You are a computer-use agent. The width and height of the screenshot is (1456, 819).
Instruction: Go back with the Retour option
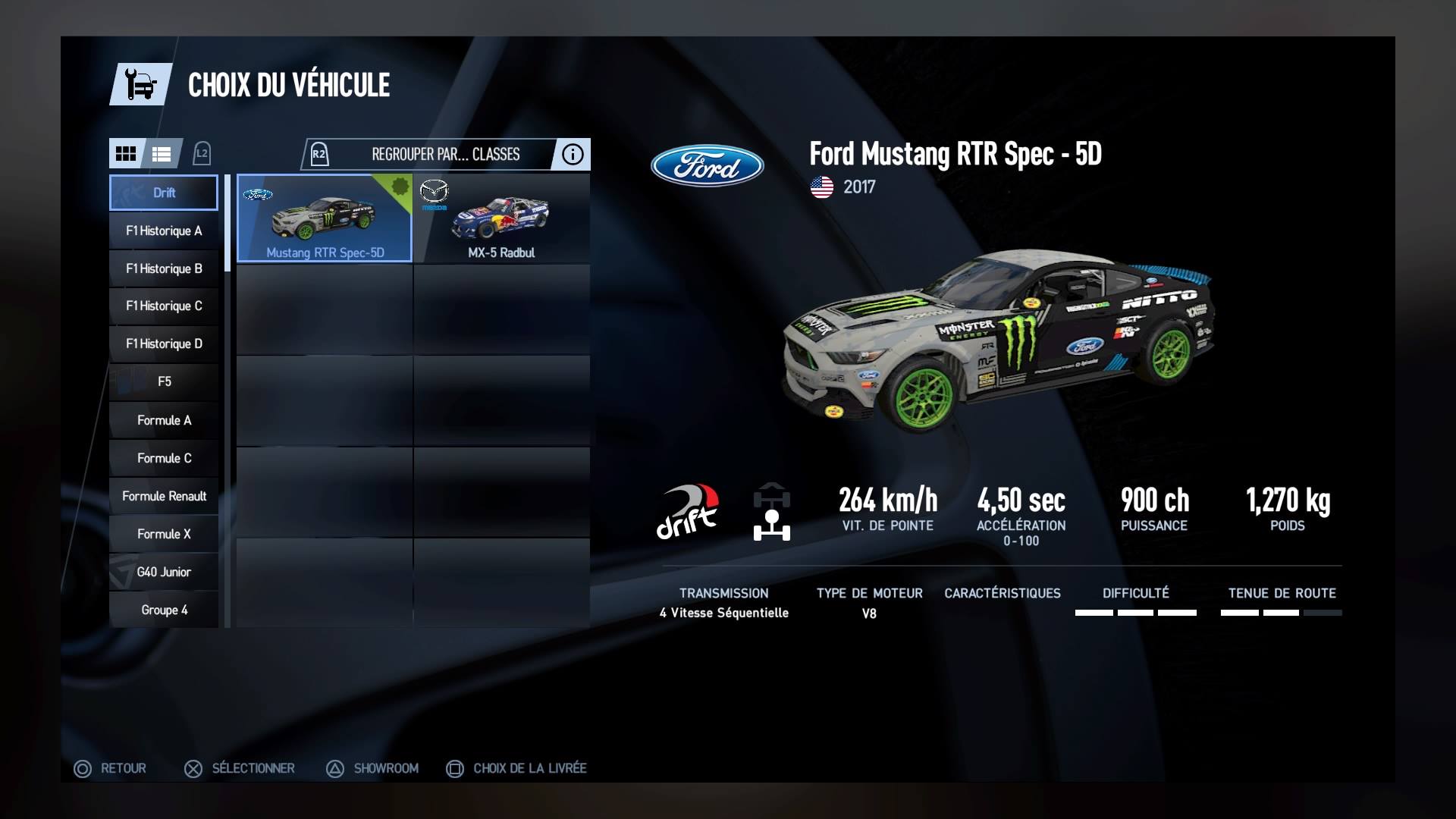(110, 768)
